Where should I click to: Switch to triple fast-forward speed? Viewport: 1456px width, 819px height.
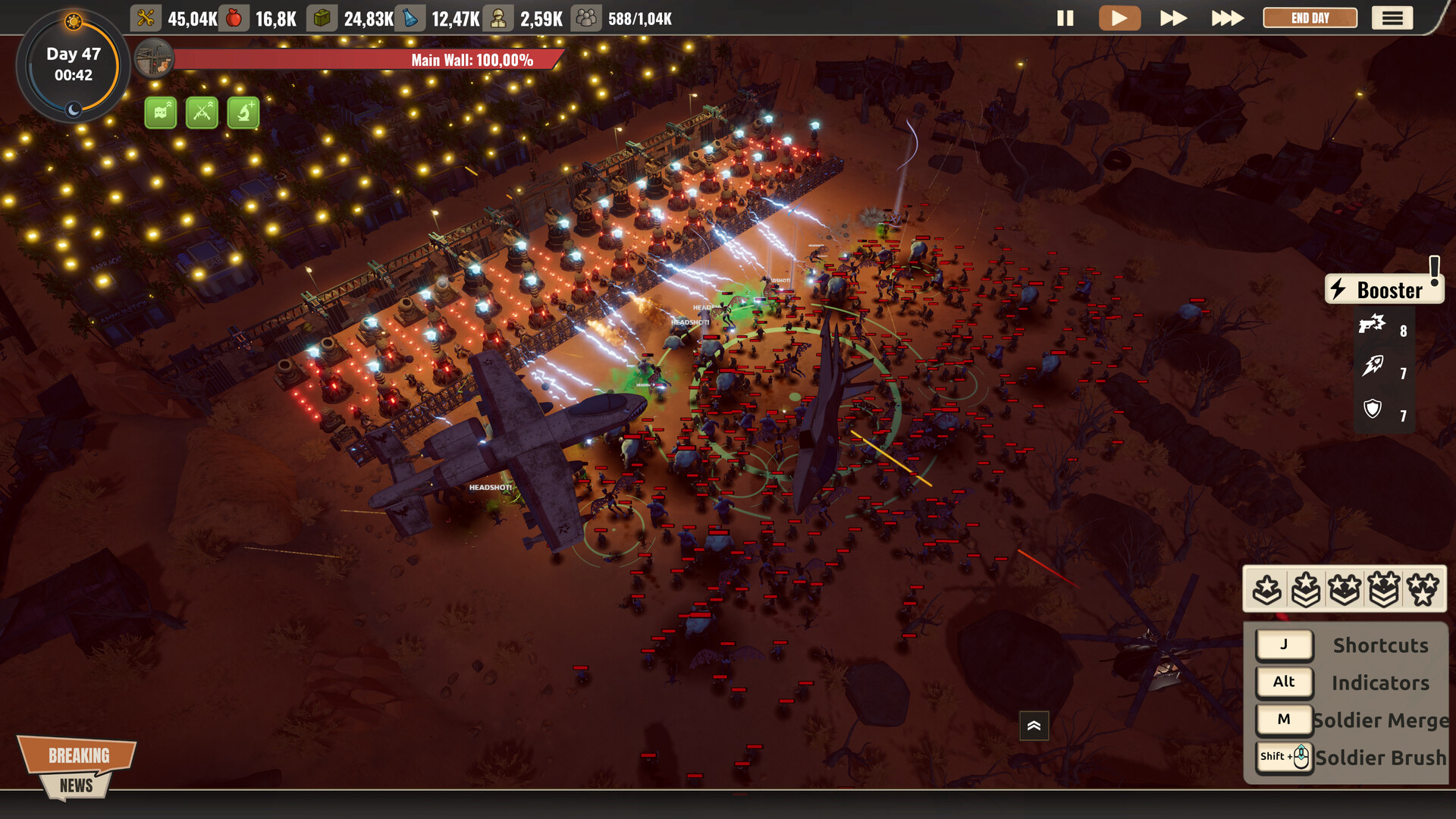(1227, 18)
